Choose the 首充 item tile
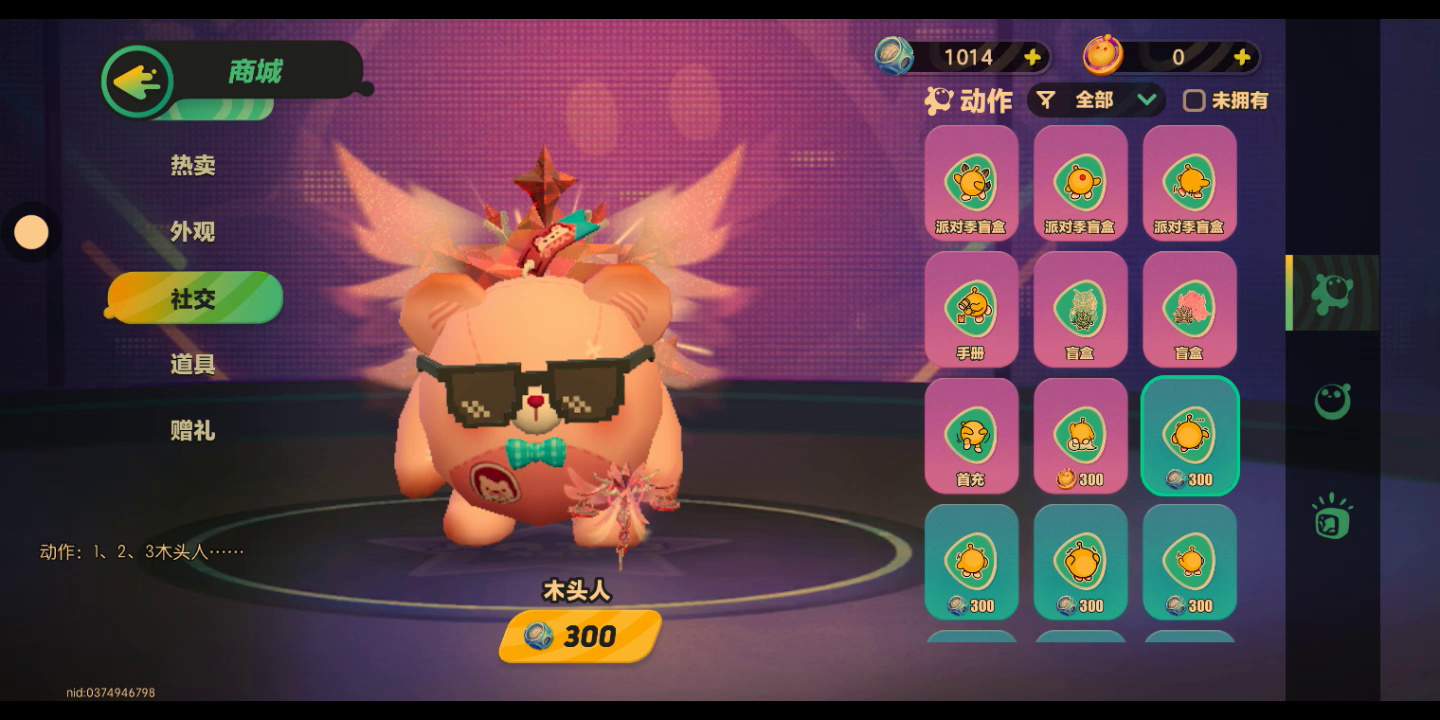The image size is (1440, 720). tap(971, 436)
